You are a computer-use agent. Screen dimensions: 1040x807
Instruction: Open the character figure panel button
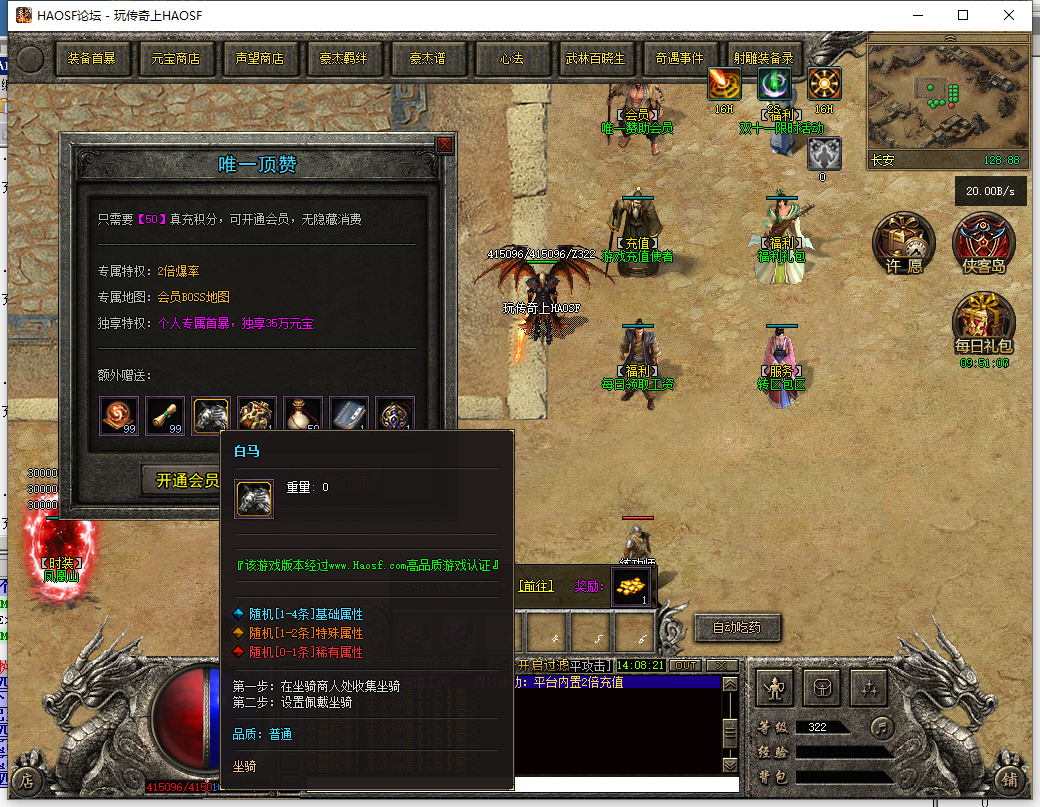pos(775,688)
